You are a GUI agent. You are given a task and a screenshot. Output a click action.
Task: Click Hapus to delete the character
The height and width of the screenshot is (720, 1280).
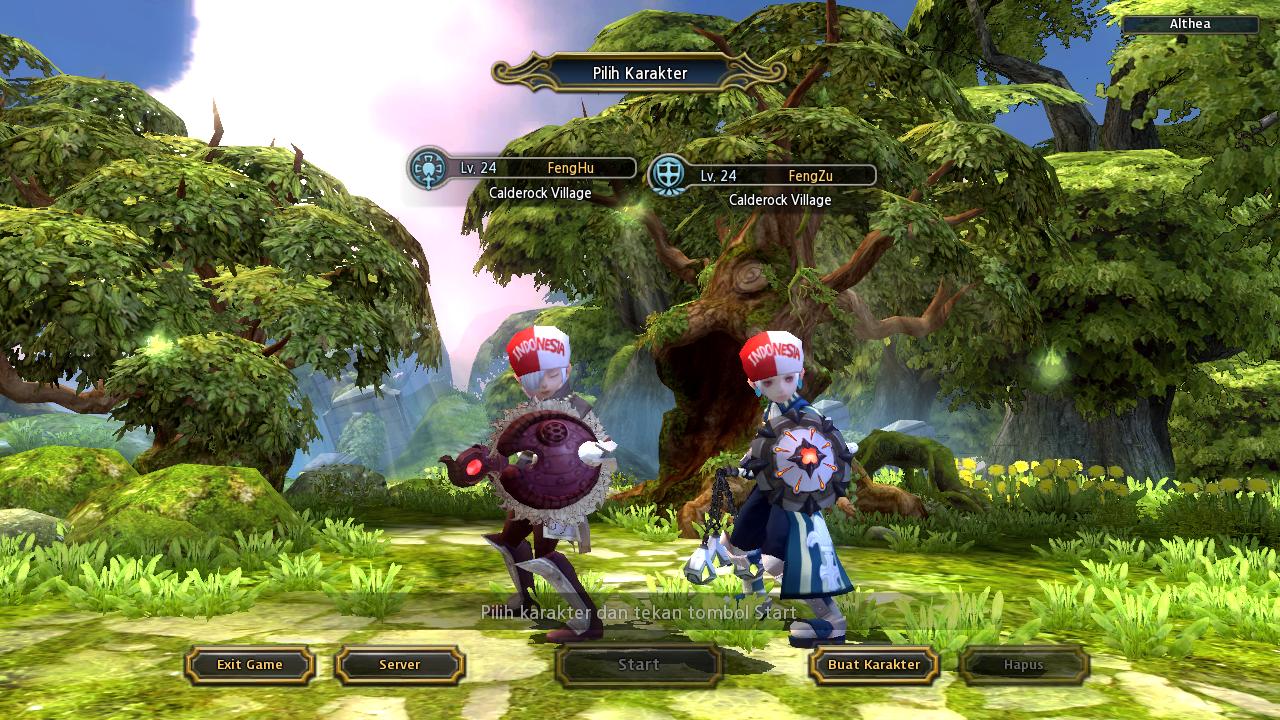click(1023, 665)
